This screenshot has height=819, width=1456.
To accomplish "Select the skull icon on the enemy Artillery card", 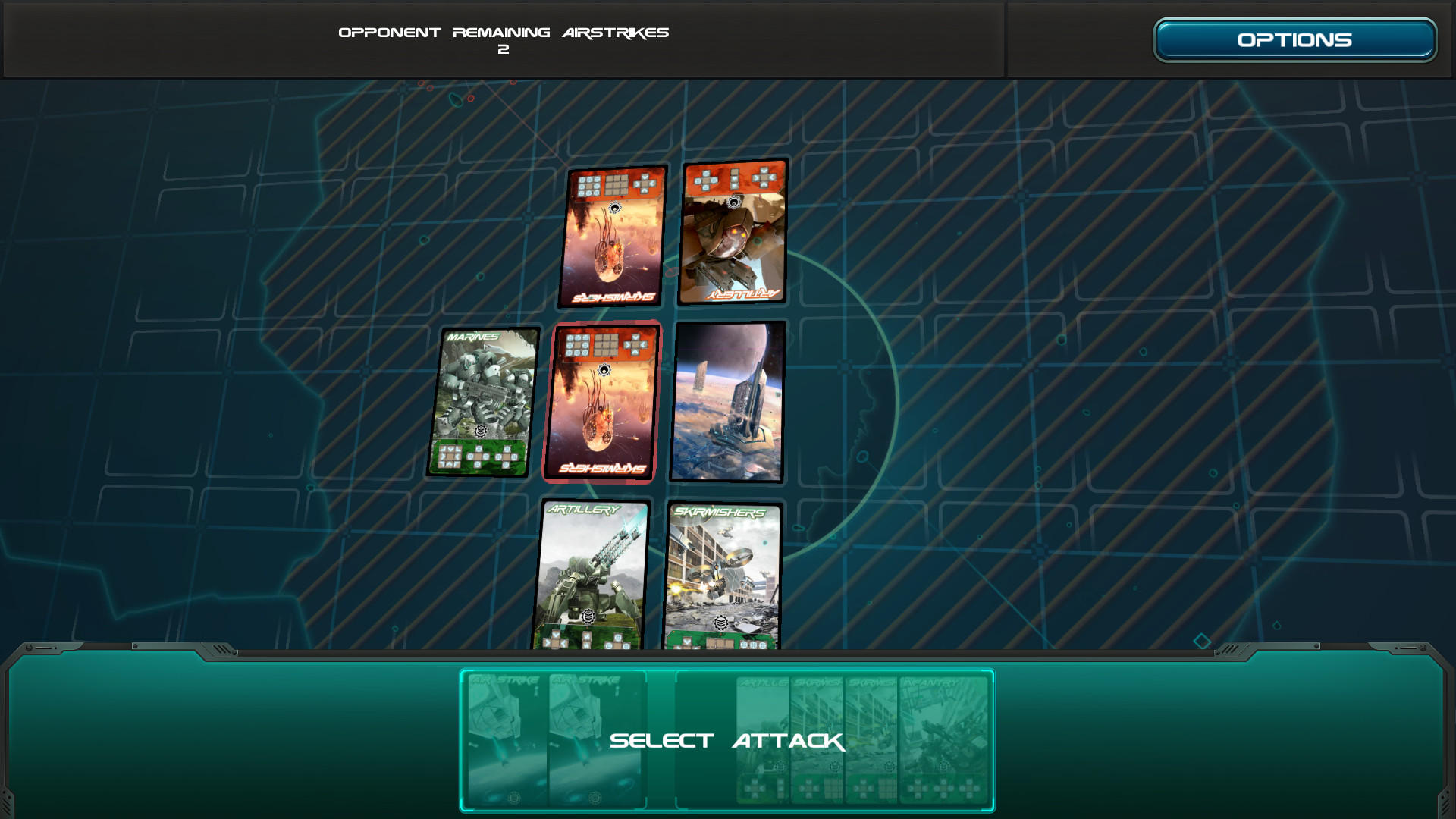I will (734, 202).
